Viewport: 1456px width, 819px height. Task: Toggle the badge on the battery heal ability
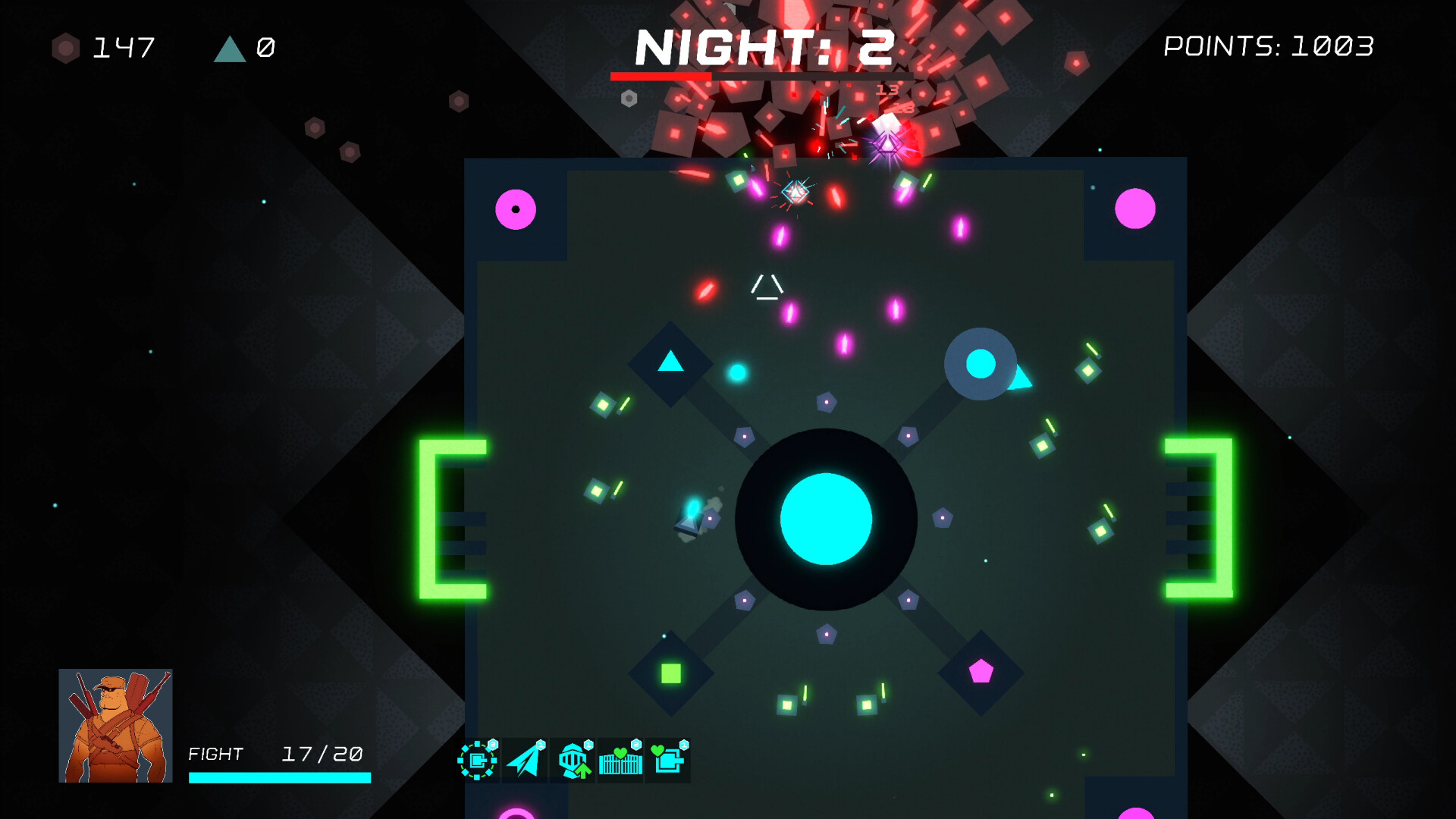point(686,745)
